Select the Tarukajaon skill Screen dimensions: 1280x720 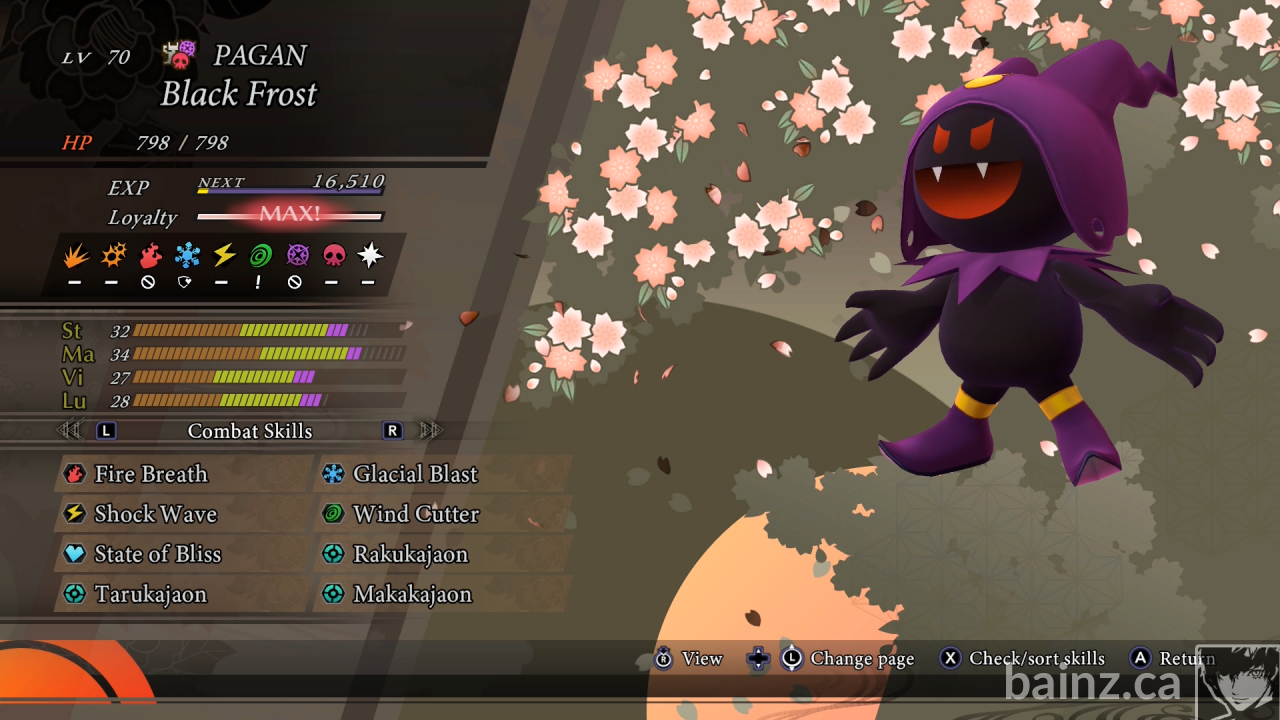click(x=150, y=594)
